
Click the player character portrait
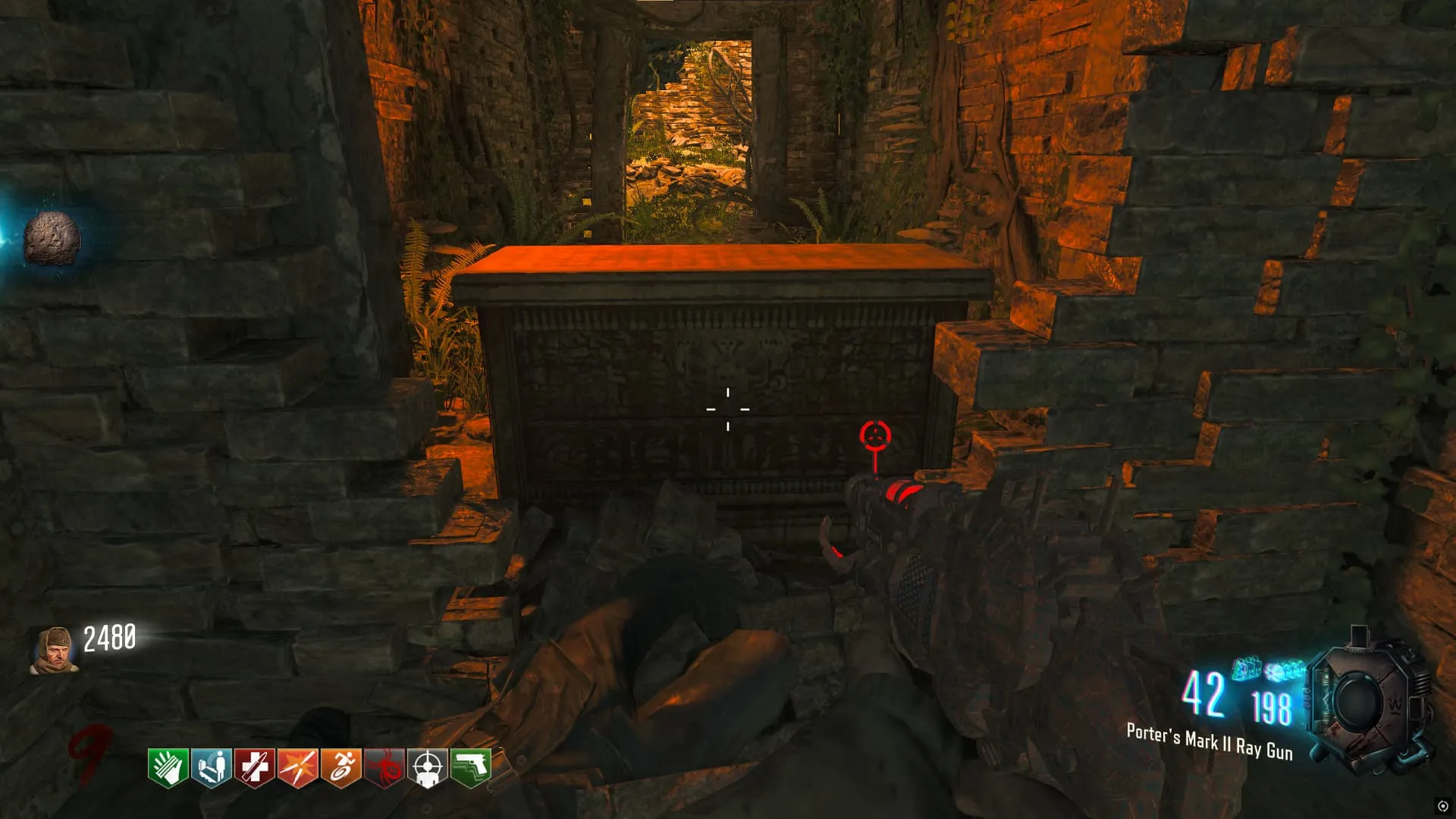53,650
